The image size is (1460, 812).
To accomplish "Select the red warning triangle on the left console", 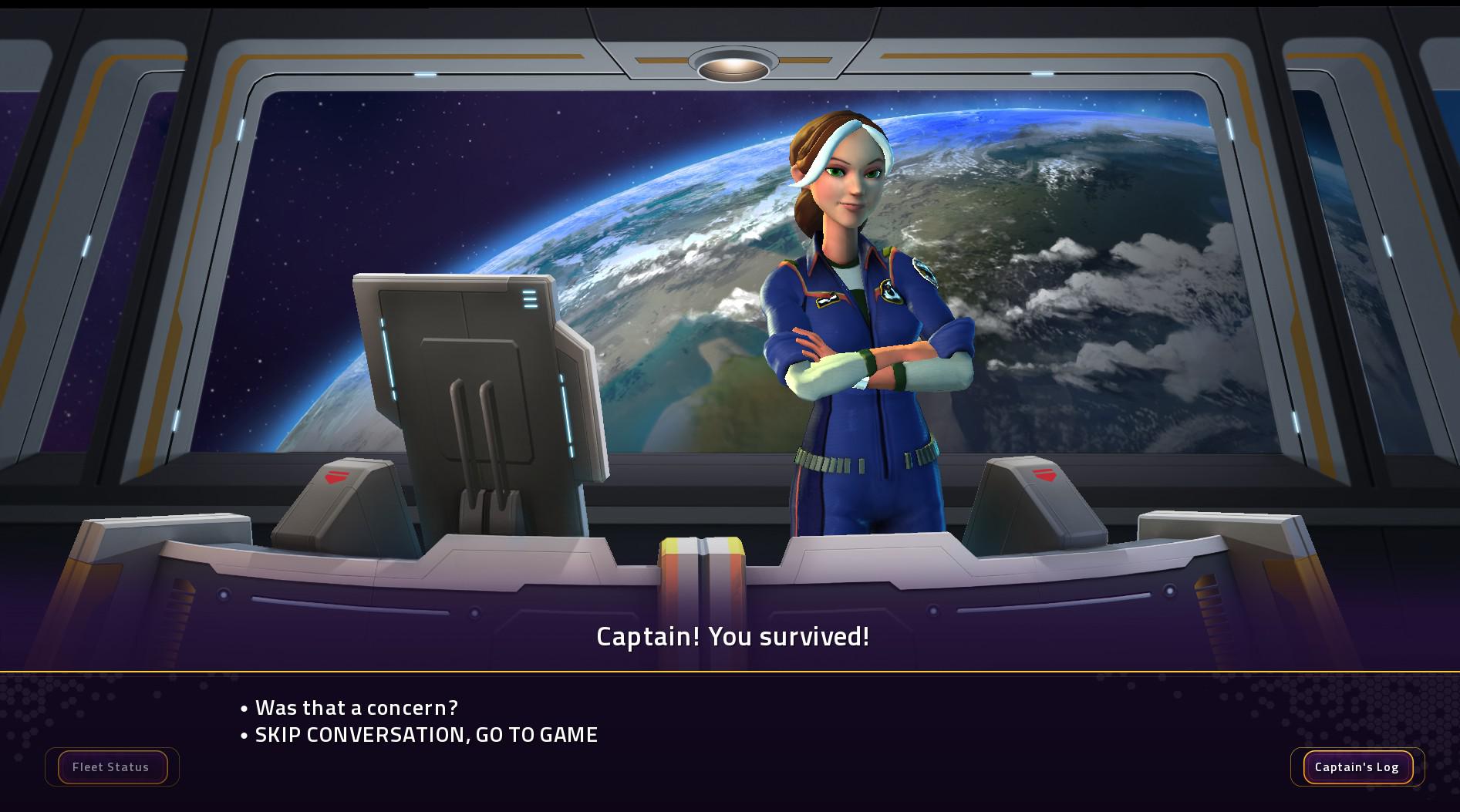I will coord(337,477).
